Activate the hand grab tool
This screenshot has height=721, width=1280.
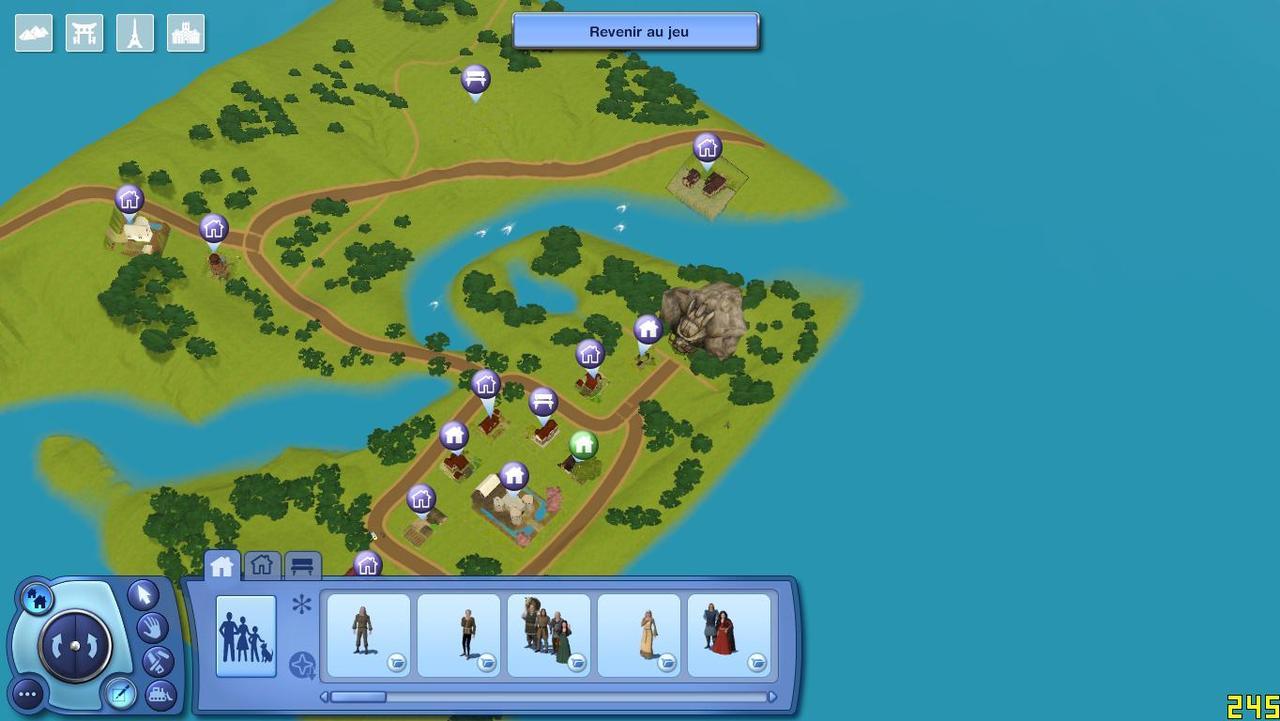tap(152, 628)
